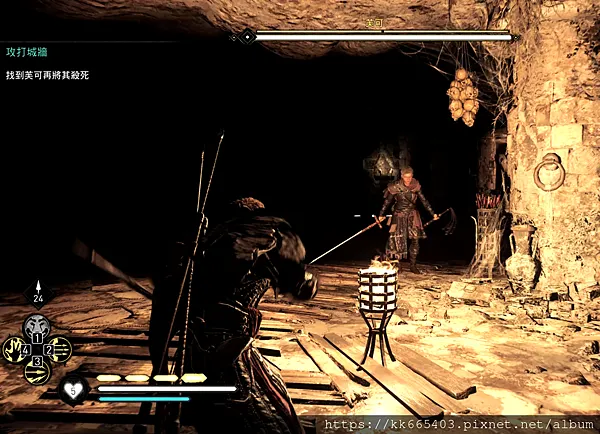Use a ration from the heart icon
600x434 pixels.
(x=72, y=388)
